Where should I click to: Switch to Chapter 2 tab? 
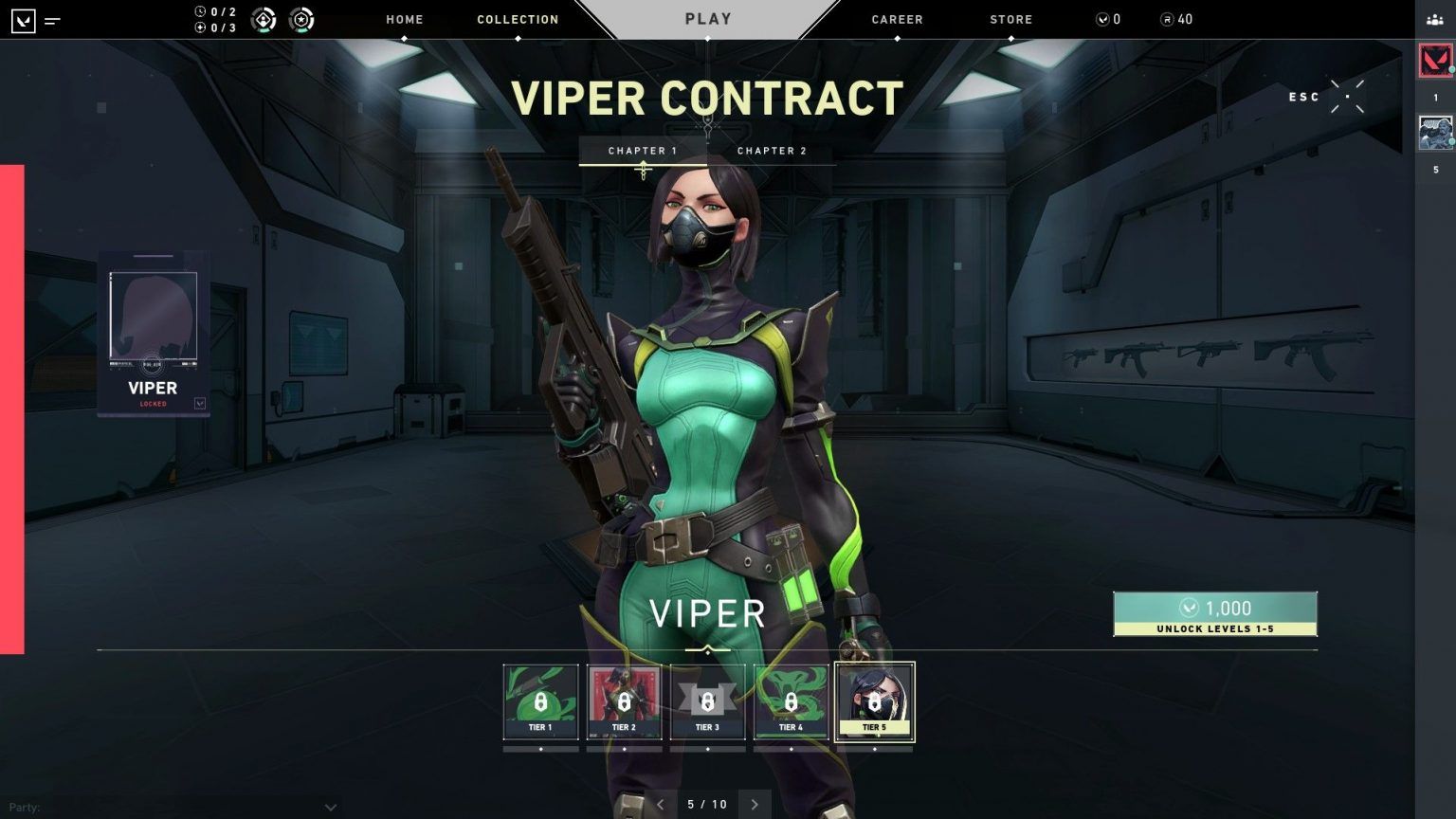point(773,150)
